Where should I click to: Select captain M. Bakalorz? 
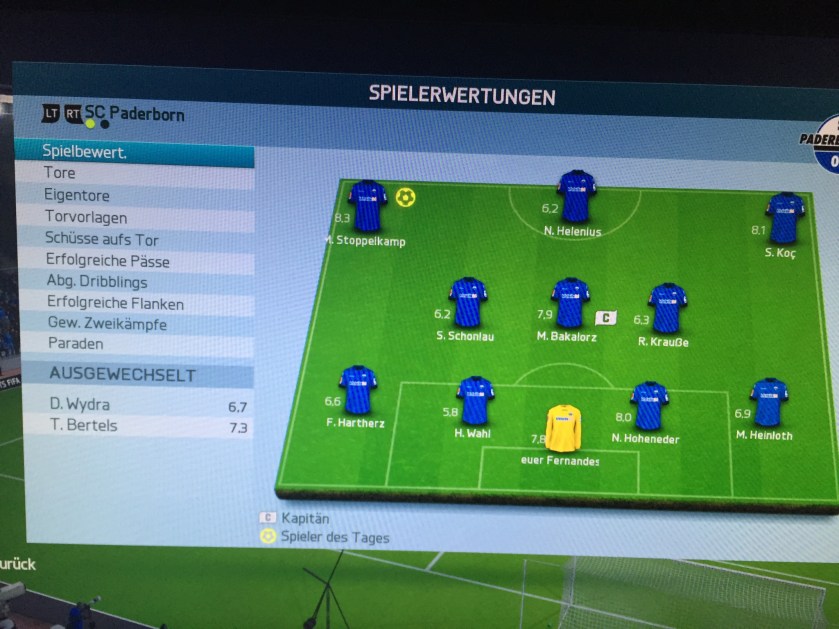pyautogui.click(x=569, y=302)
